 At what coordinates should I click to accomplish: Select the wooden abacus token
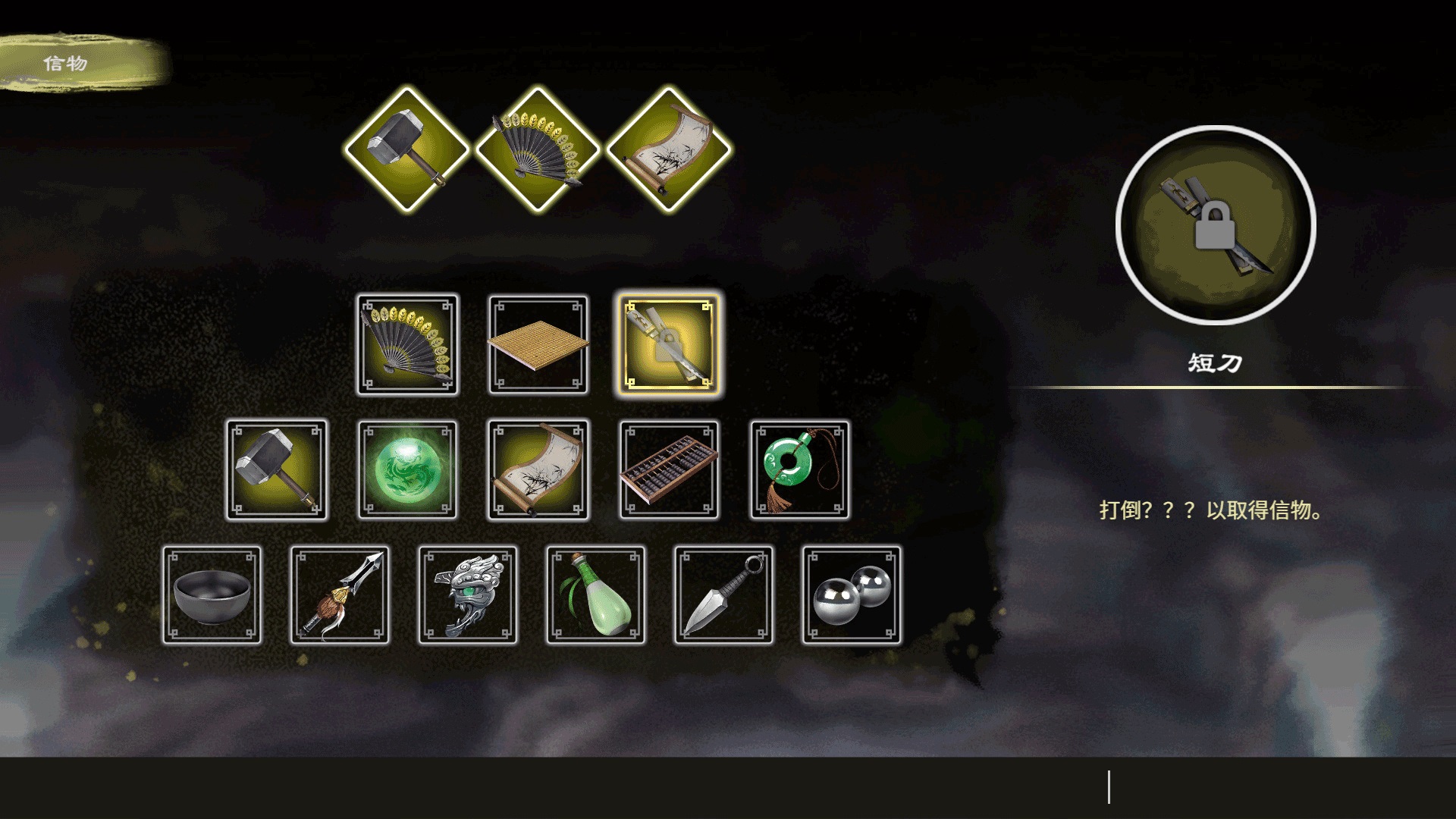tap(669, 470)
